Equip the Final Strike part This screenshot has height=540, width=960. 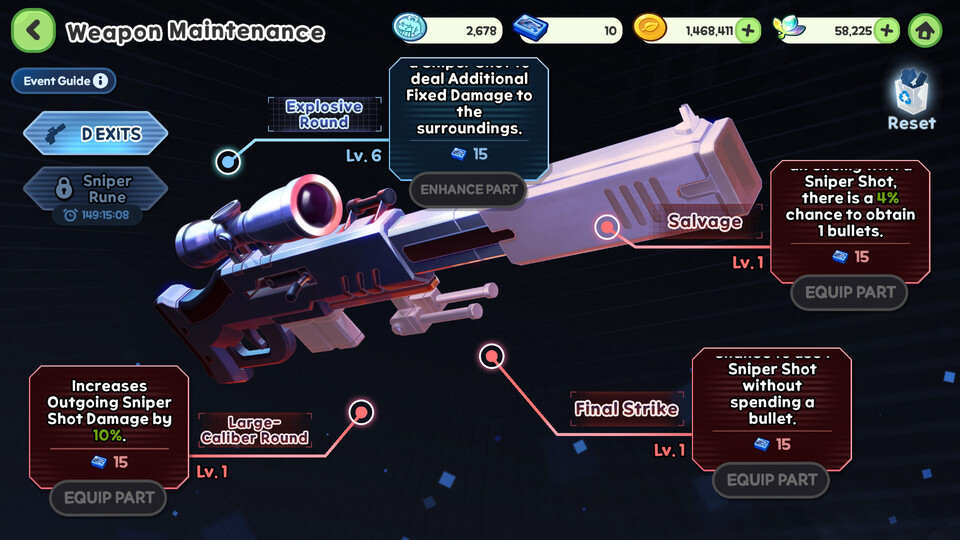[x=771, y=480]
